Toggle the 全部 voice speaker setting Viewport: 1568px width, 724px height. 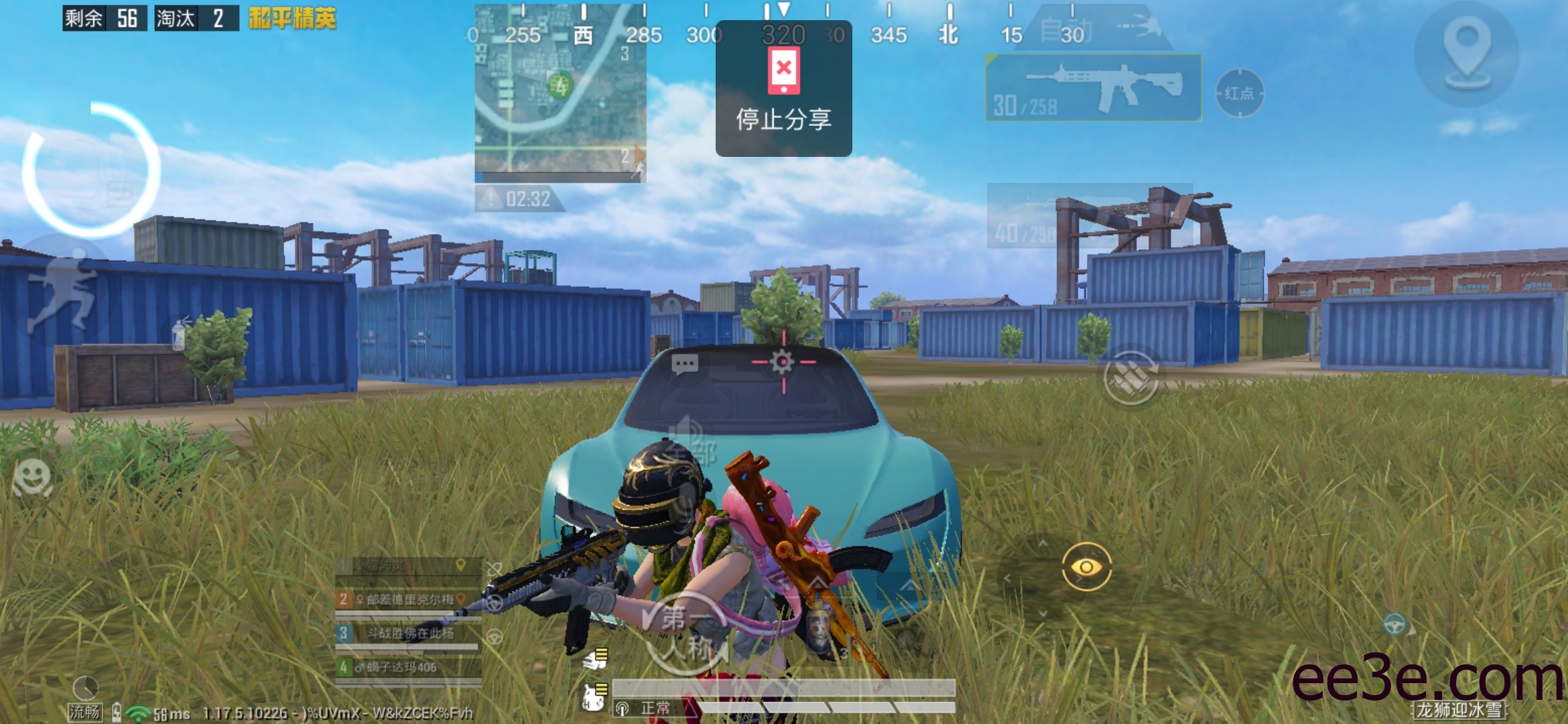pyautogui.click(x=690, y=441)
